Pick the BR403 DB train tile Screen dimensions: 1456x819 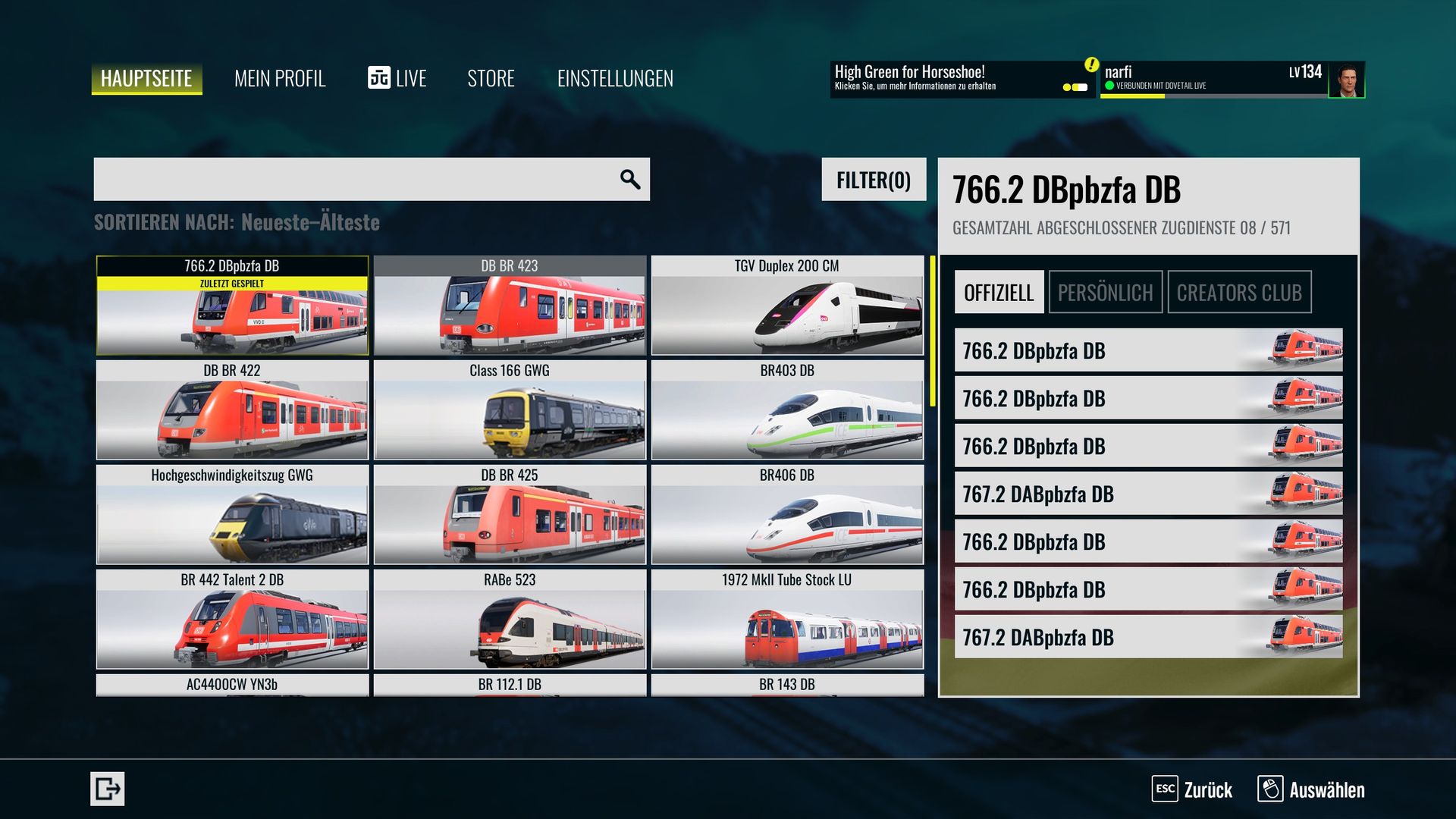click(x=787, y=410)
